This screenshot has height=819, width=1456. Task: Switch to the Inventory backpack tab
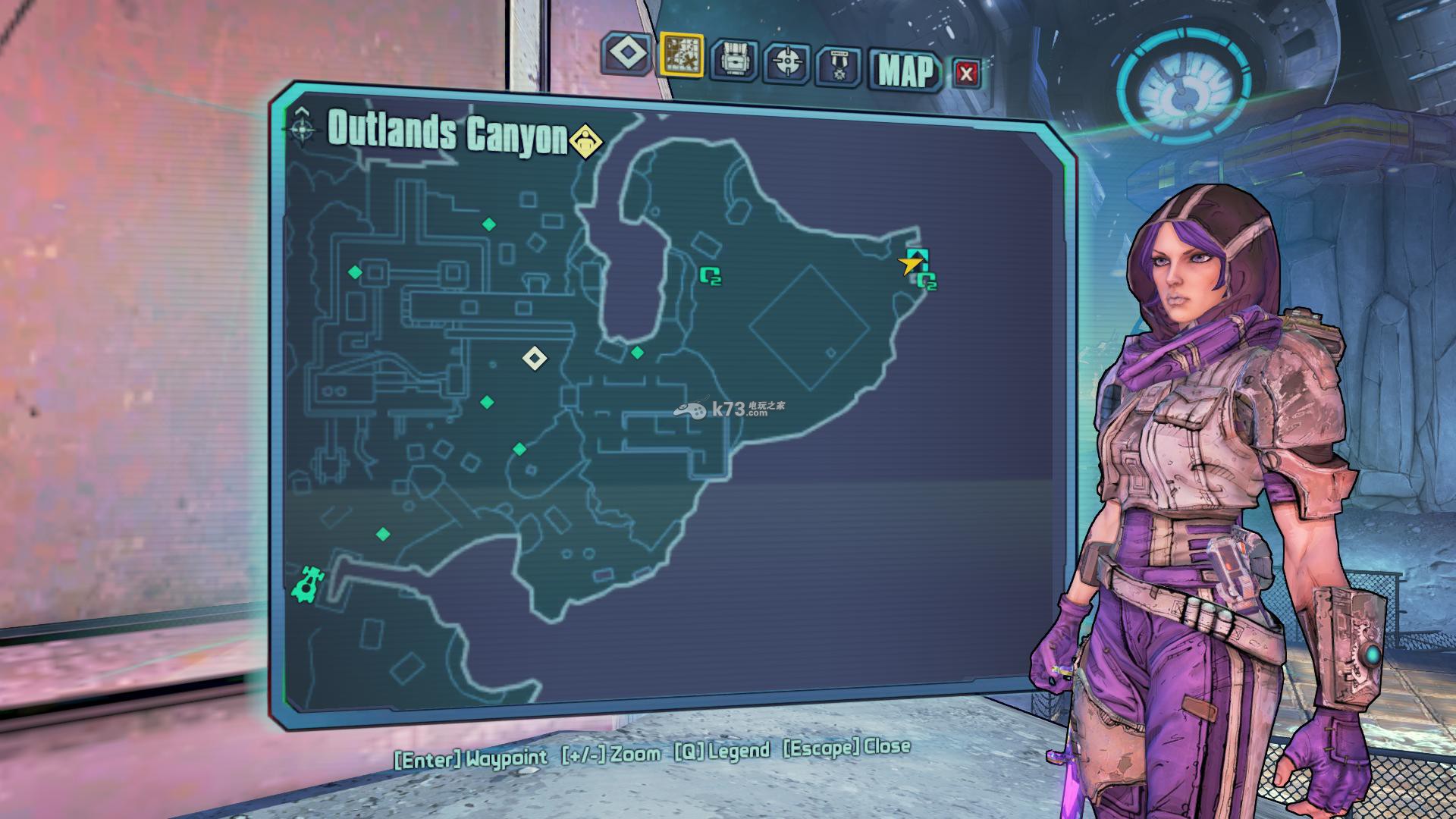click(x=733, y=59)
